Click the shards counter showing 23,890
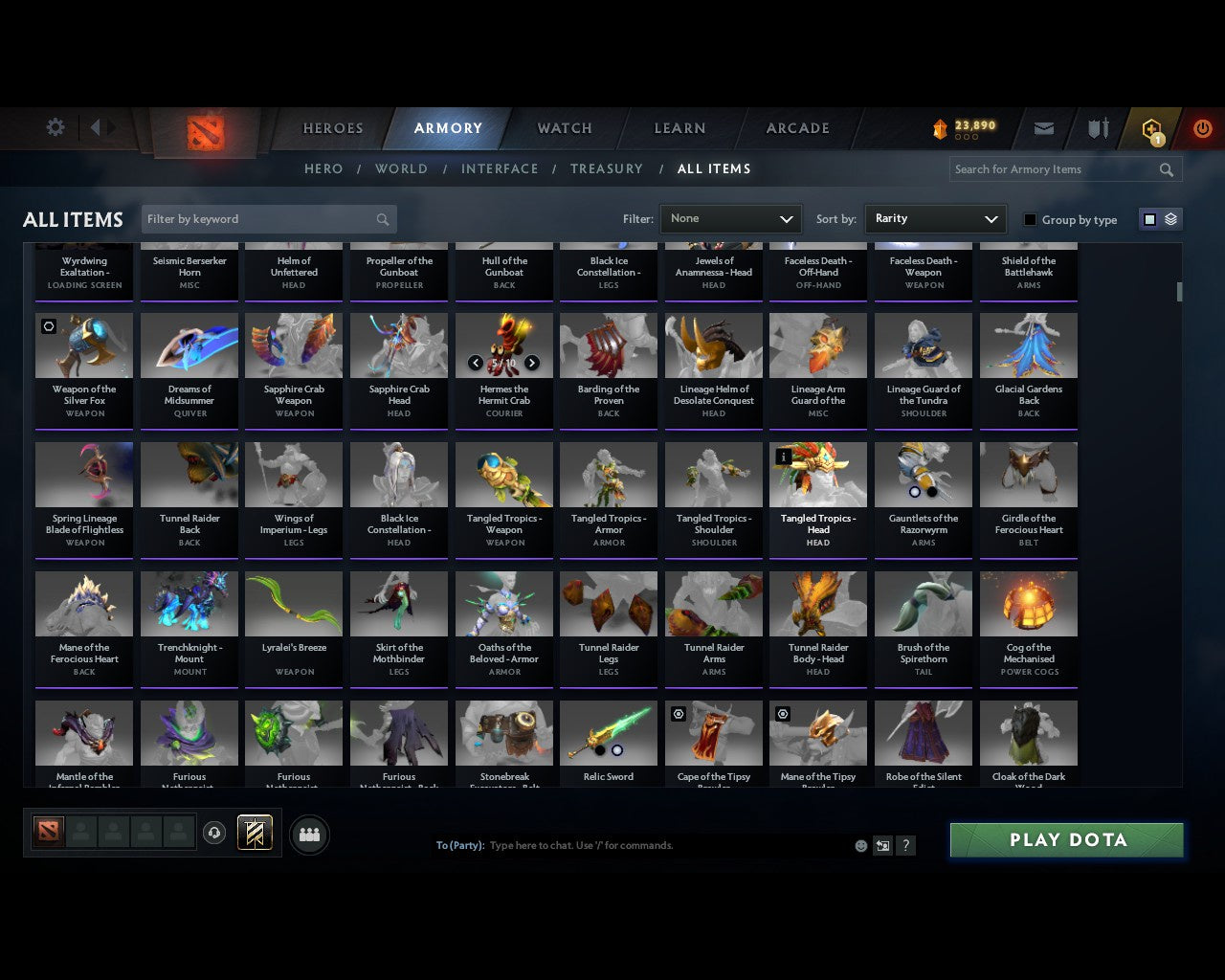 (962, 125)
